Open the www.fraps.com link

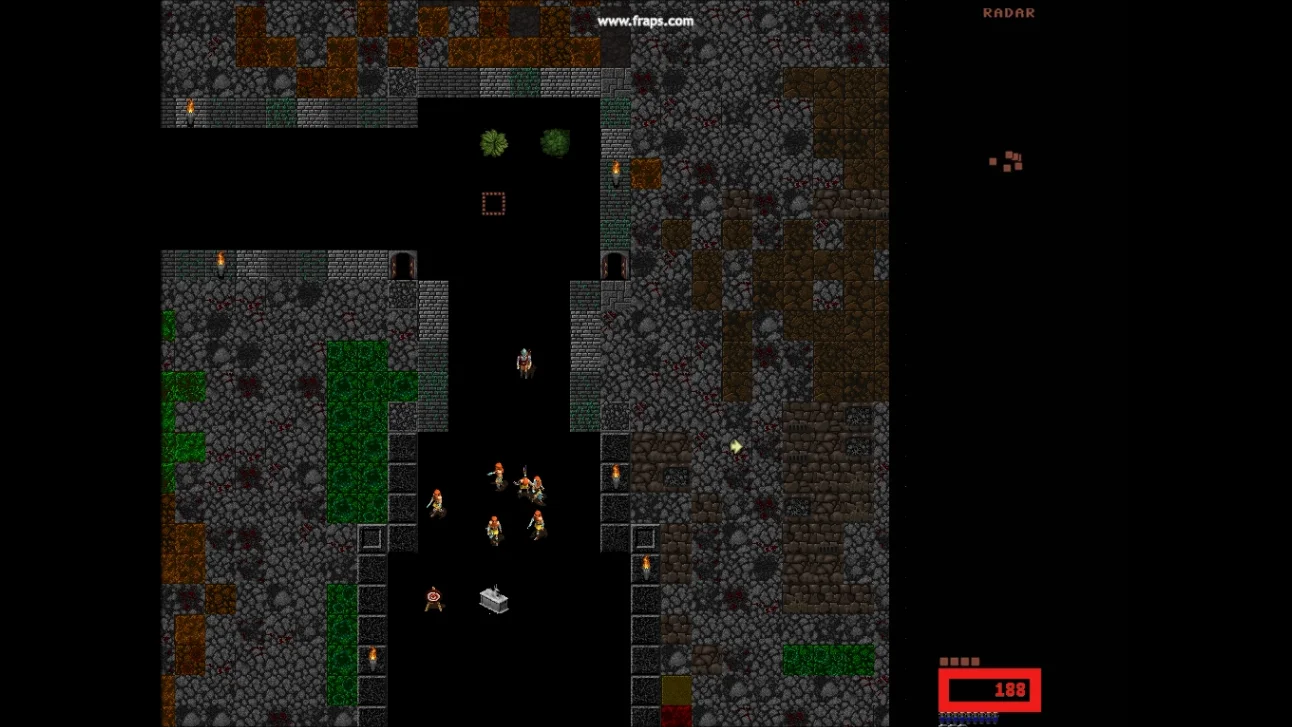coord(644,20)
